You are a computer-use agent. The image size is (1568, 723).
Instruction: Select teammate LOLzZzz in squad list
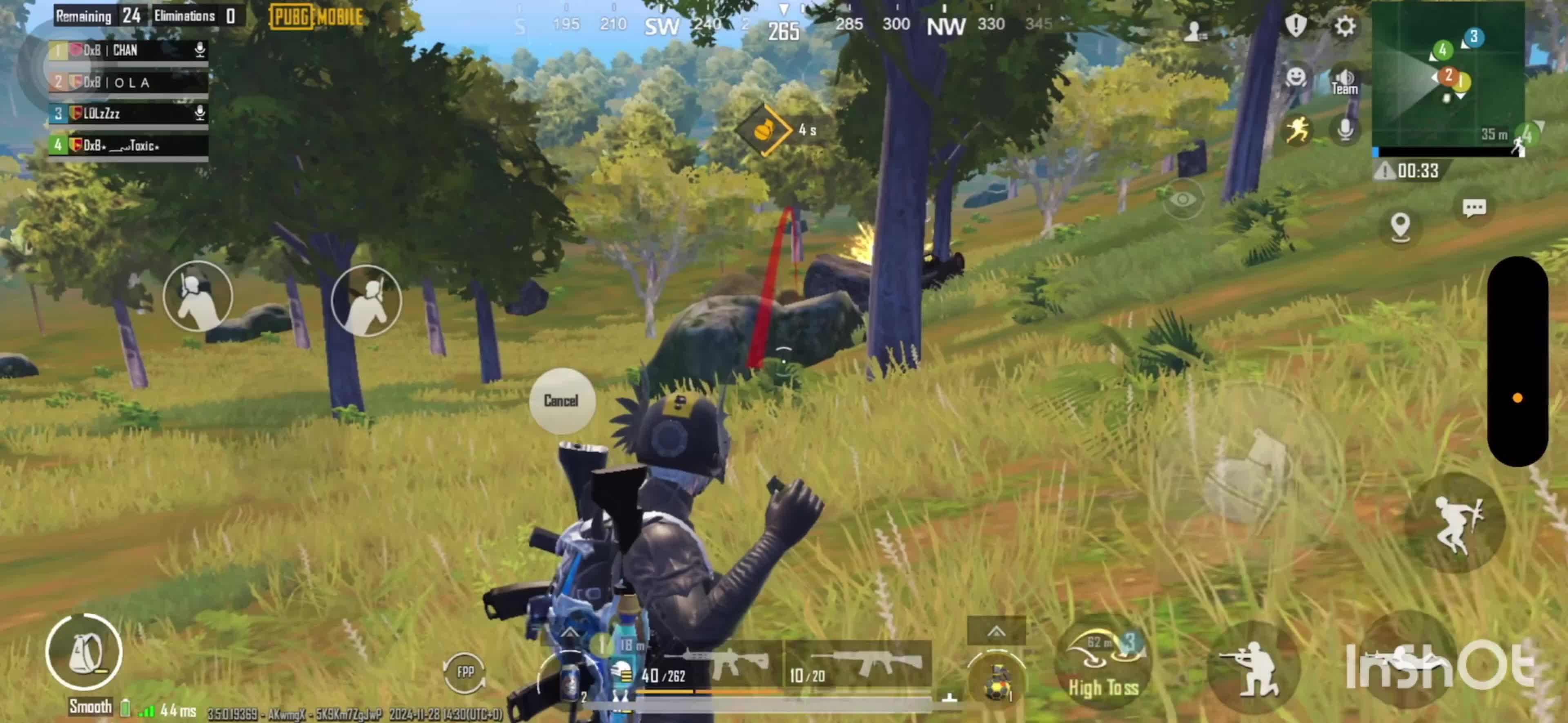[129, 113]
